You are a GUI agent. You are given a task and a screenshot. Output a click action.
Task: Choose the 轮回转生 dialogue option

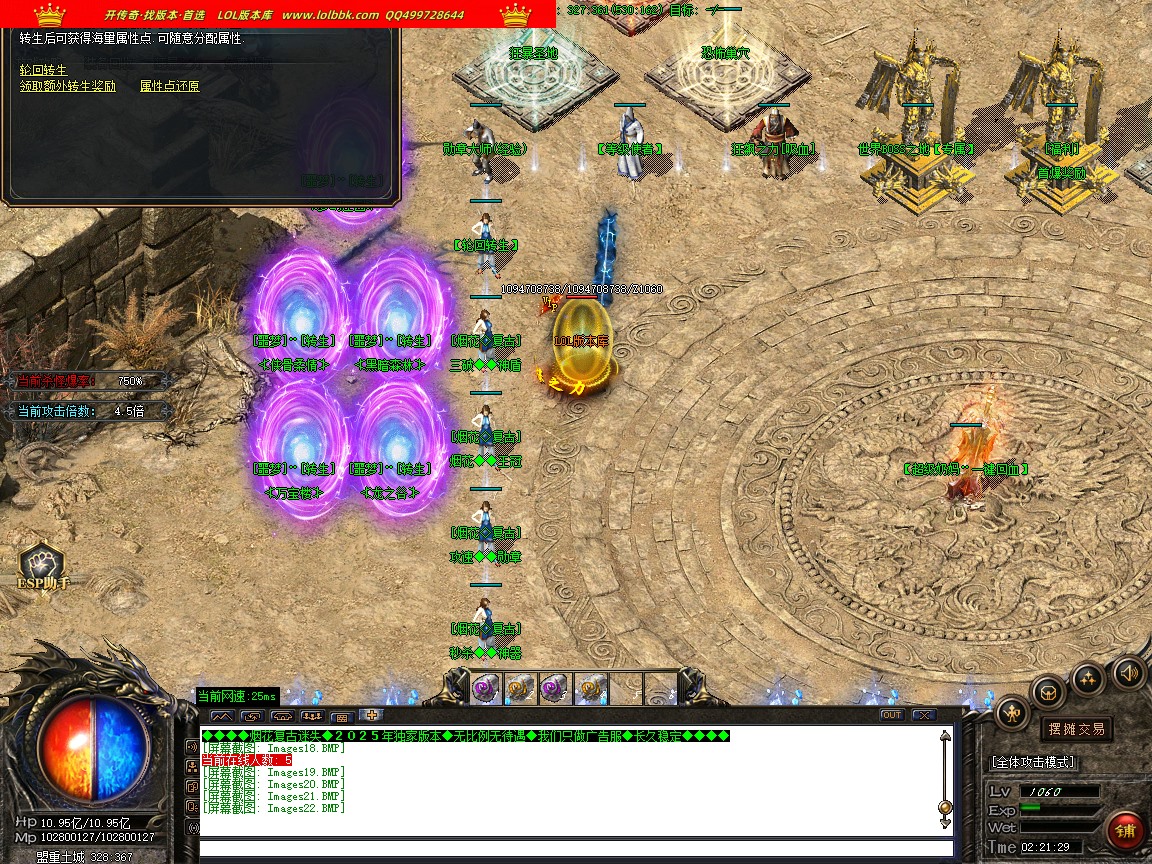pyautogui.click(x=43, y=70)
